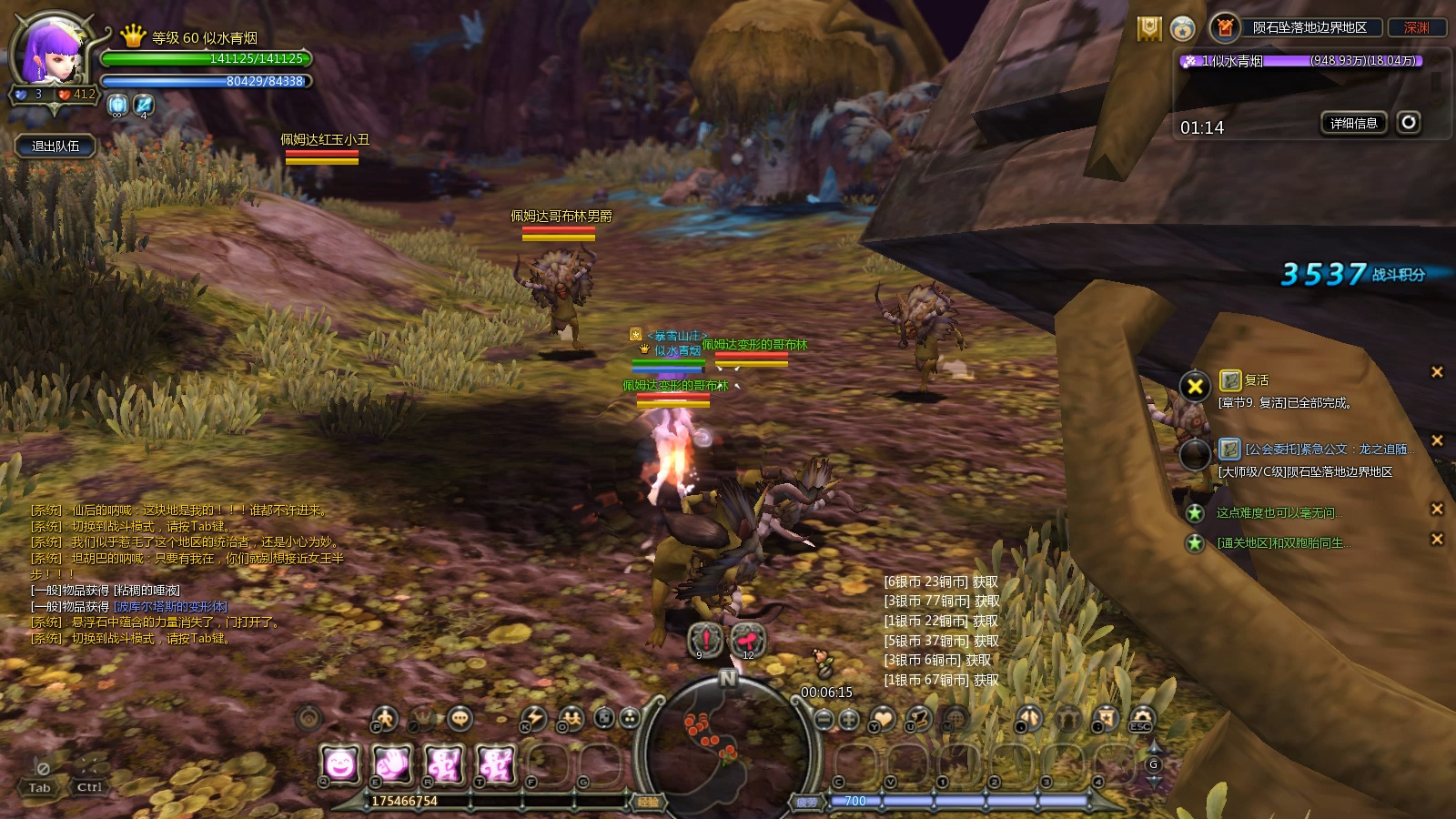Viewport: 1456px width, 819px height.
Task: Use the pink waving hand skill
Action: tap(392, 764)
